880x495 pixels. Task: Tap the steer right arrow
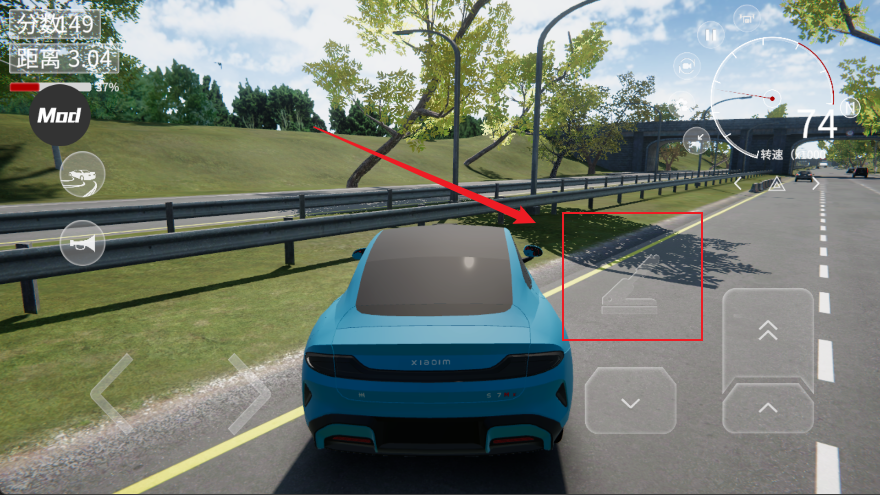[x=249, y=393]
